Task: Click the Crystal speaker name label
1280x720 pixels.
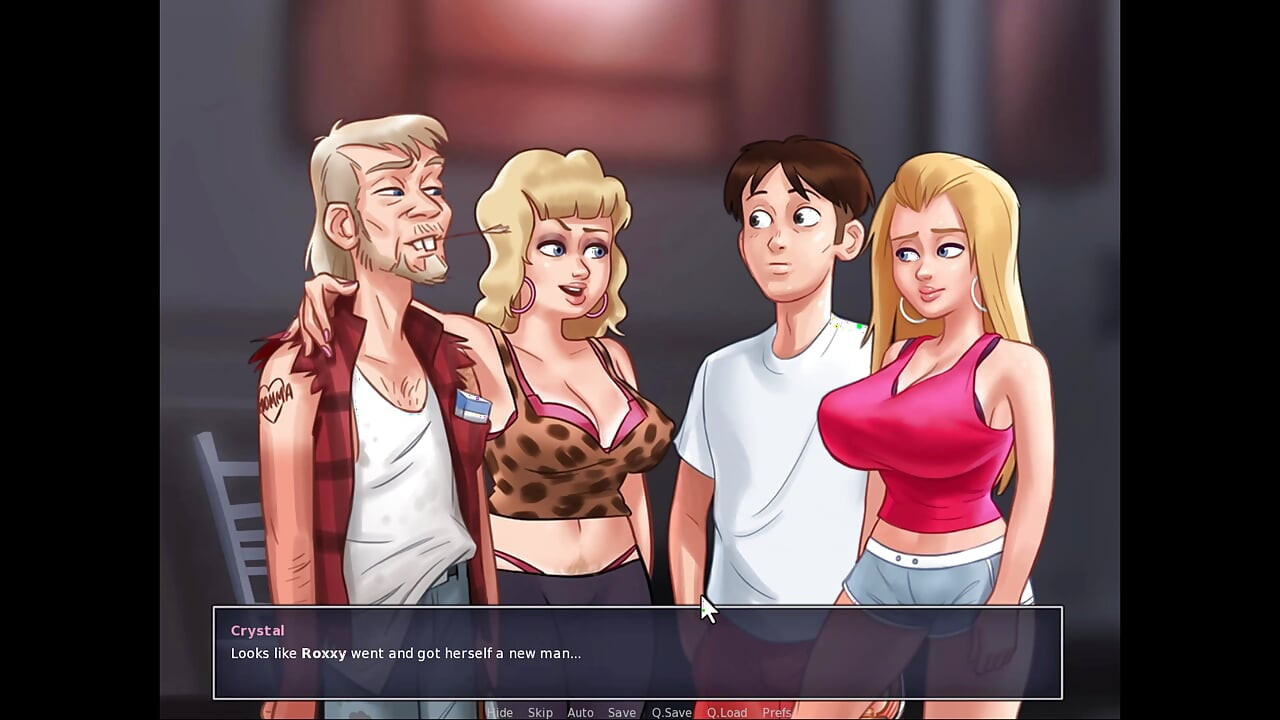Action: coord(257,630)
